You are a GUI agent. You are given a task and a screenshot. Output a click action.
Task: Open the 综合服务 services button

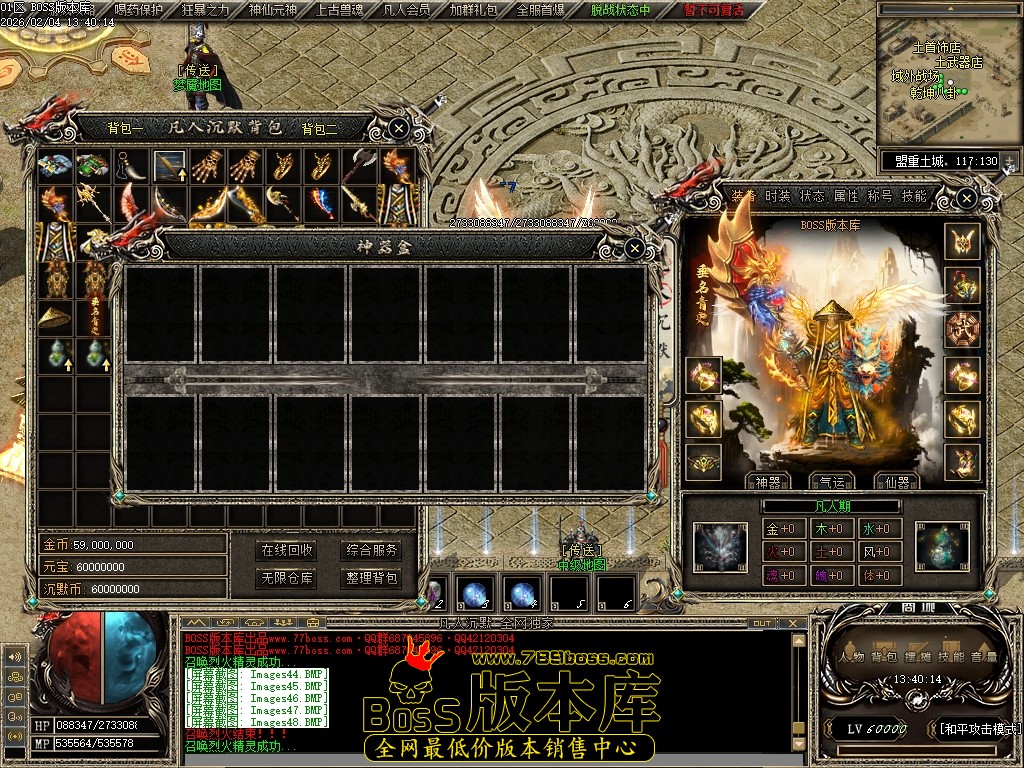point(371,550)
